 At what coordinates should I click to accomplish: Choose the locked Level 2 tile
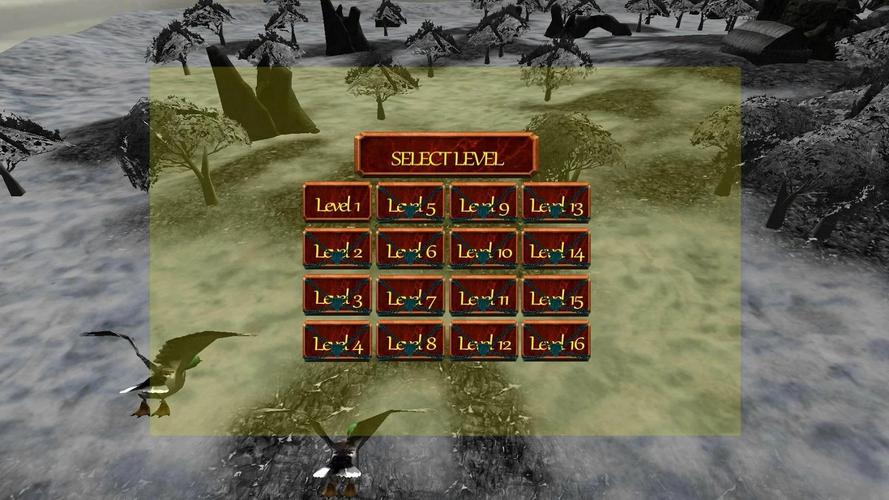[337, 249]
